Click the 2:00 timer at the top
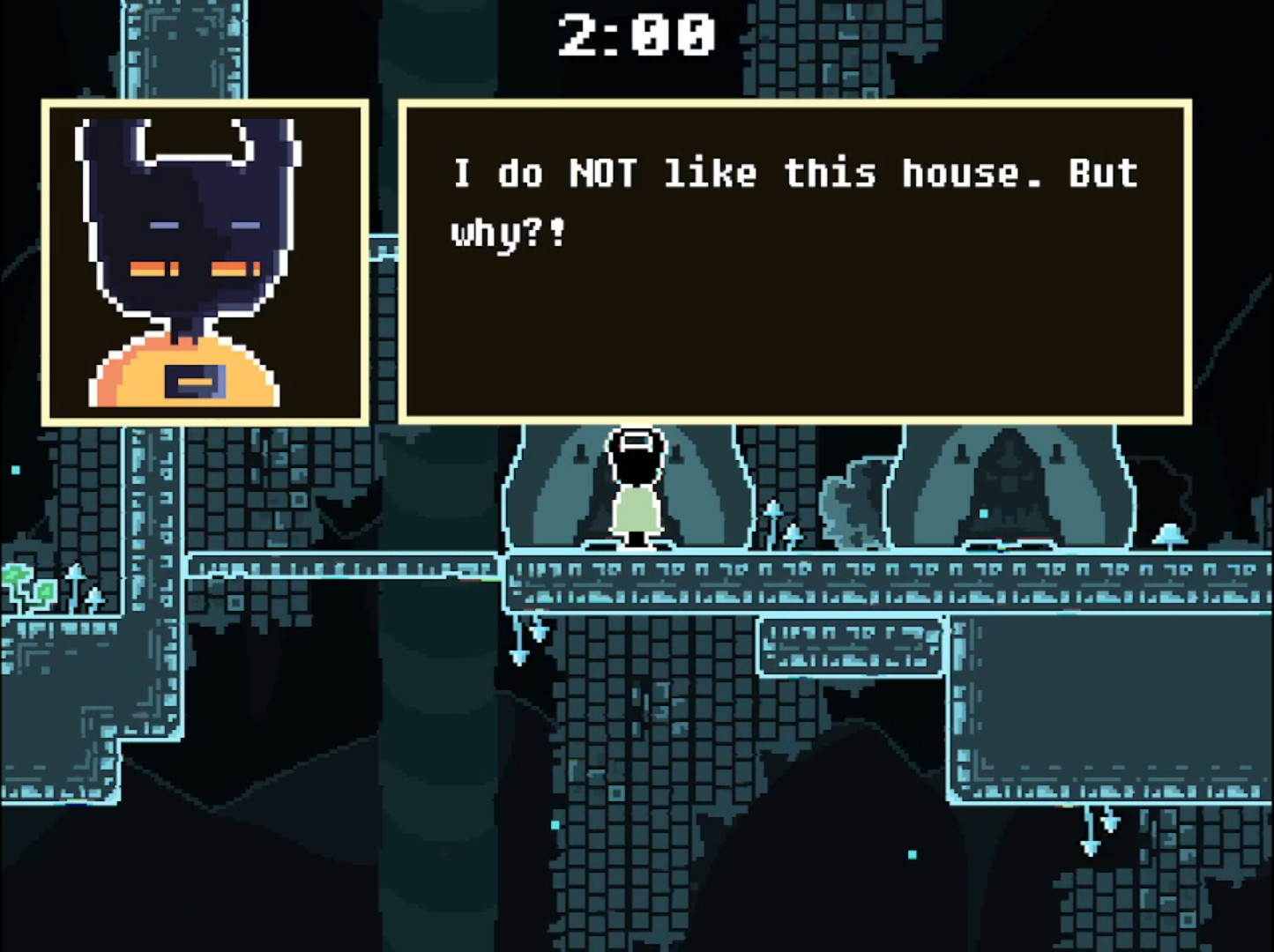Viewport: 1274px width, 952px height. point(637,35)
